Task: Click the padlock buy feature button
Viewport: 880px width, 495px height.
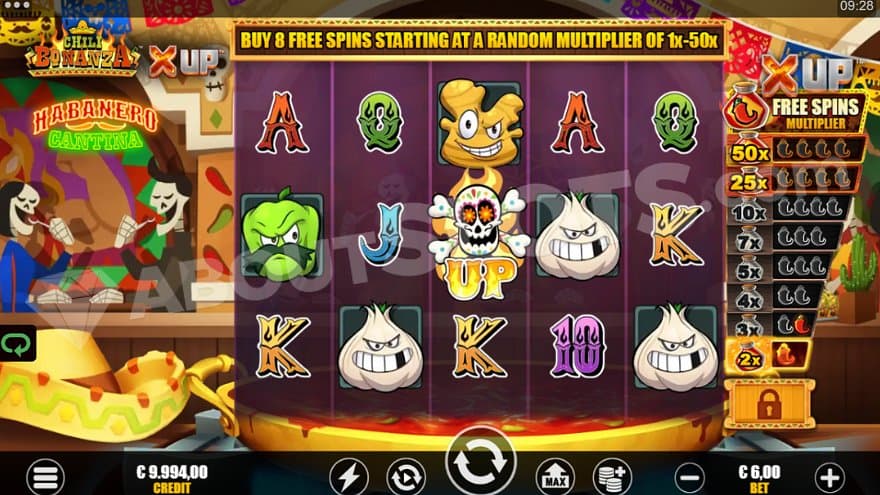Action: [769, 402]
